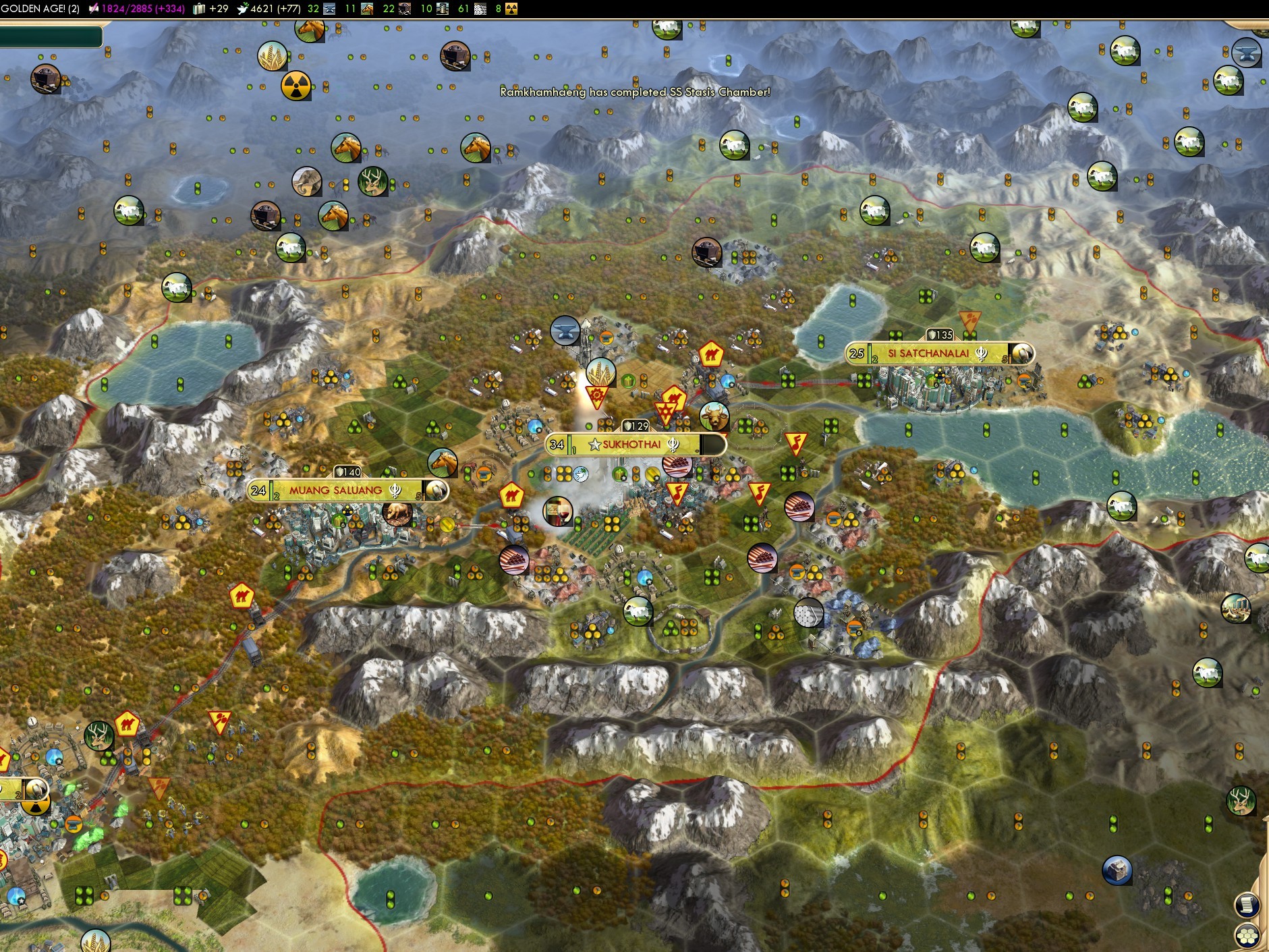Click the iron resource count icon

[x=329, y=9]
